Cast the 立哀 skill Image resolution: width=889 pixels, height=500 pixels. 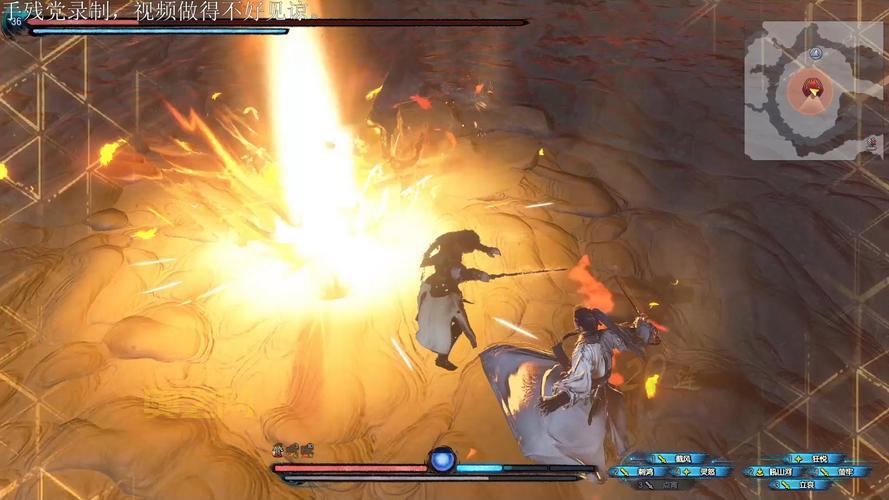804,484
